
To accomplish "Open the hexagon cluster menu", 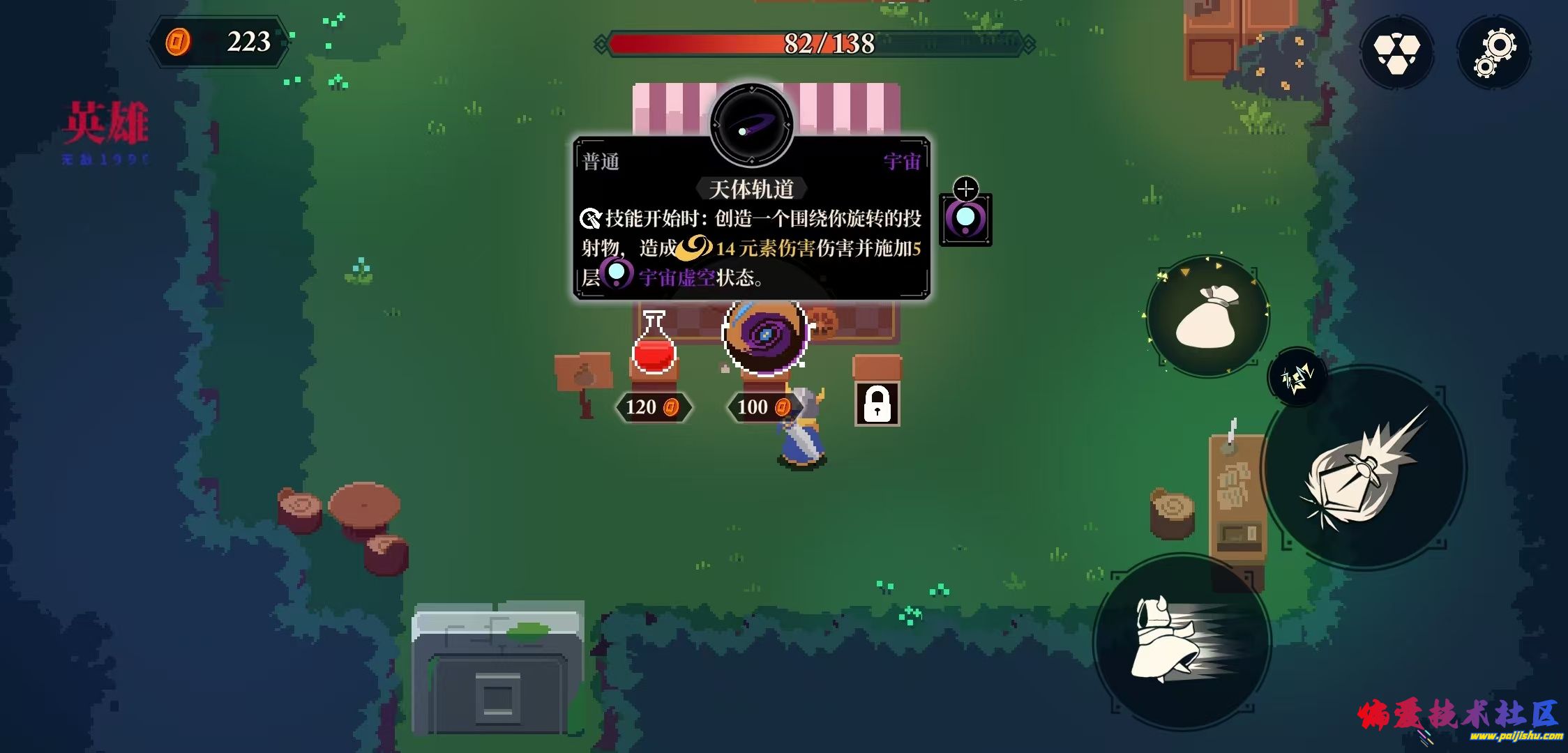I will pos(1396,52).
